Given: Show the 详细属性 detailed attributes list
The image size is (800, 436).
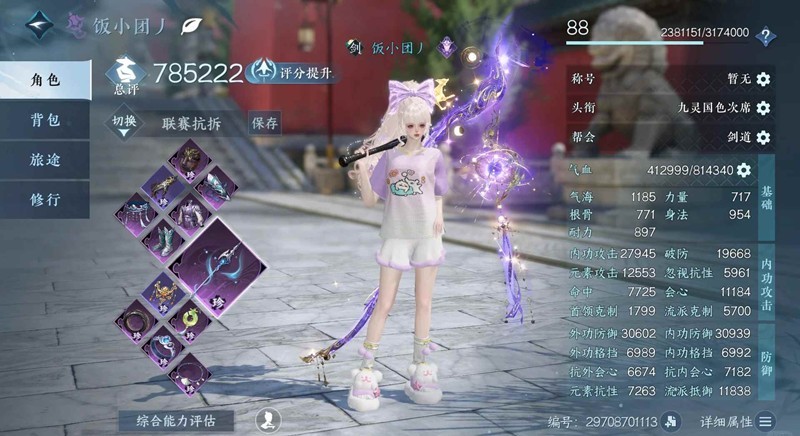Looking at the screenshot, I should pyautogui.click(x=736, y=421).
